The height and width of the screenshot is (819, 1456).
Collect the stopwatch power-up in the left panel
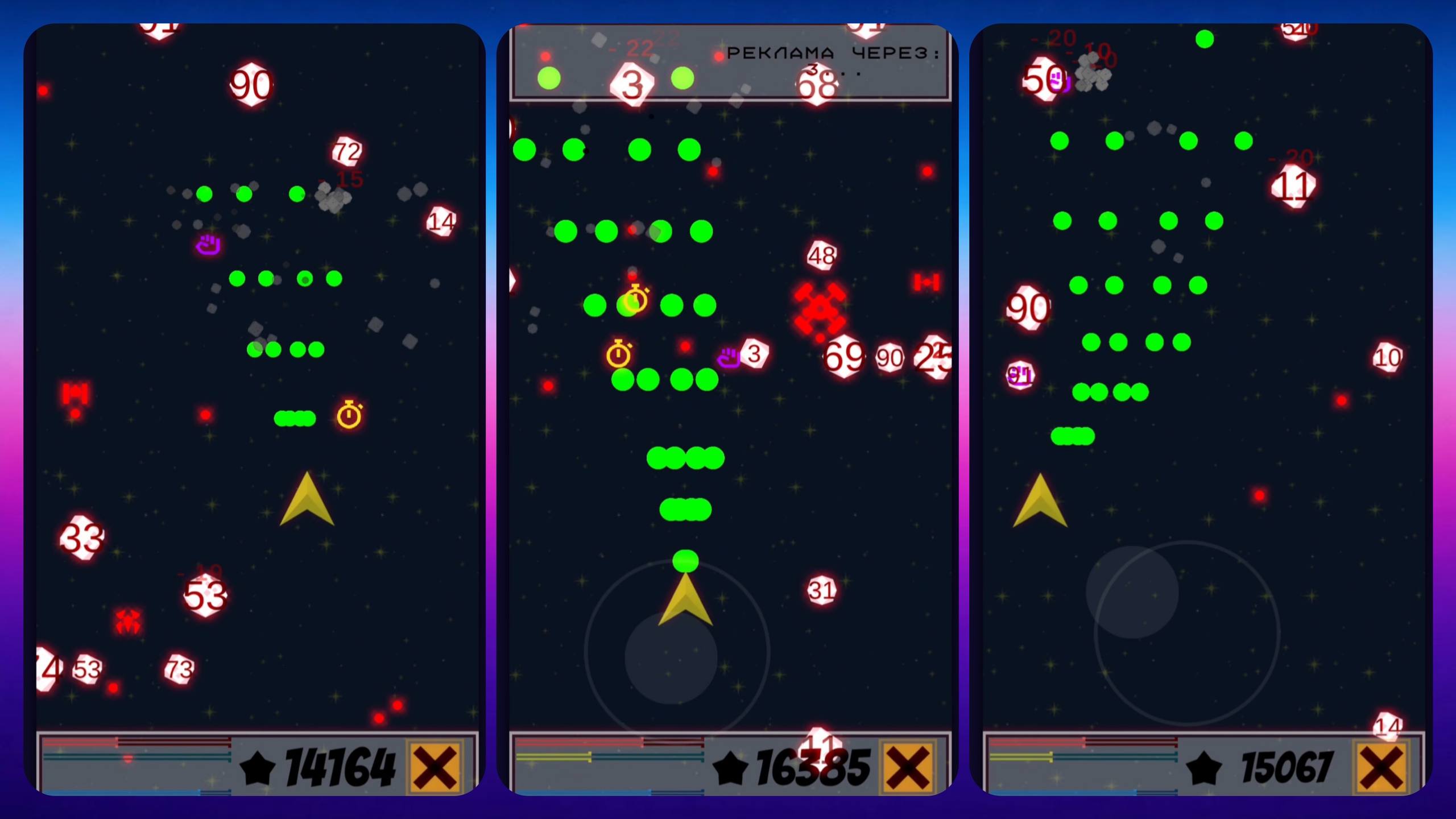(349, 416)
